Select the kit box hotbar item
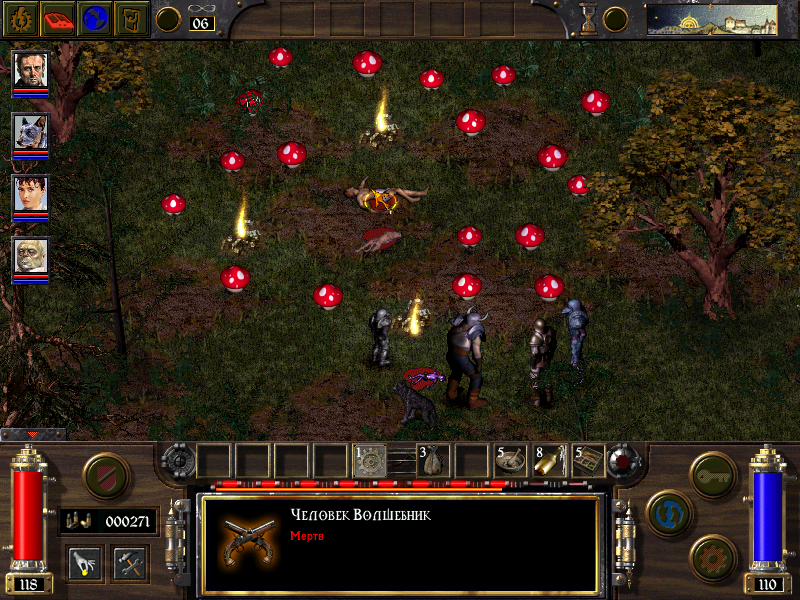 pyautogui.click(x=587, y=461)
